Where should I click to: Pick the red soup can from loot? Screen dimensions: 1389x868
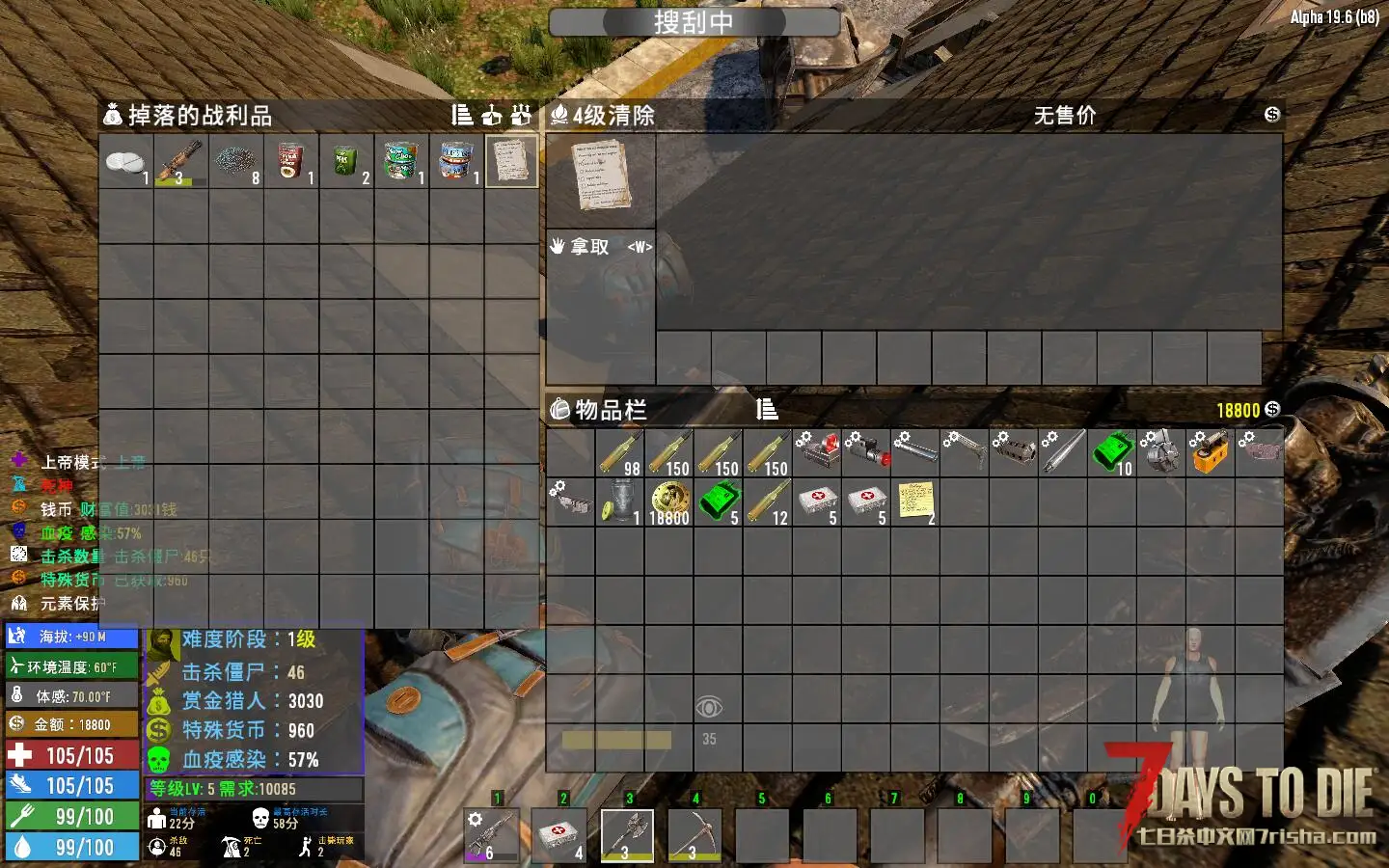coord(290,161)
